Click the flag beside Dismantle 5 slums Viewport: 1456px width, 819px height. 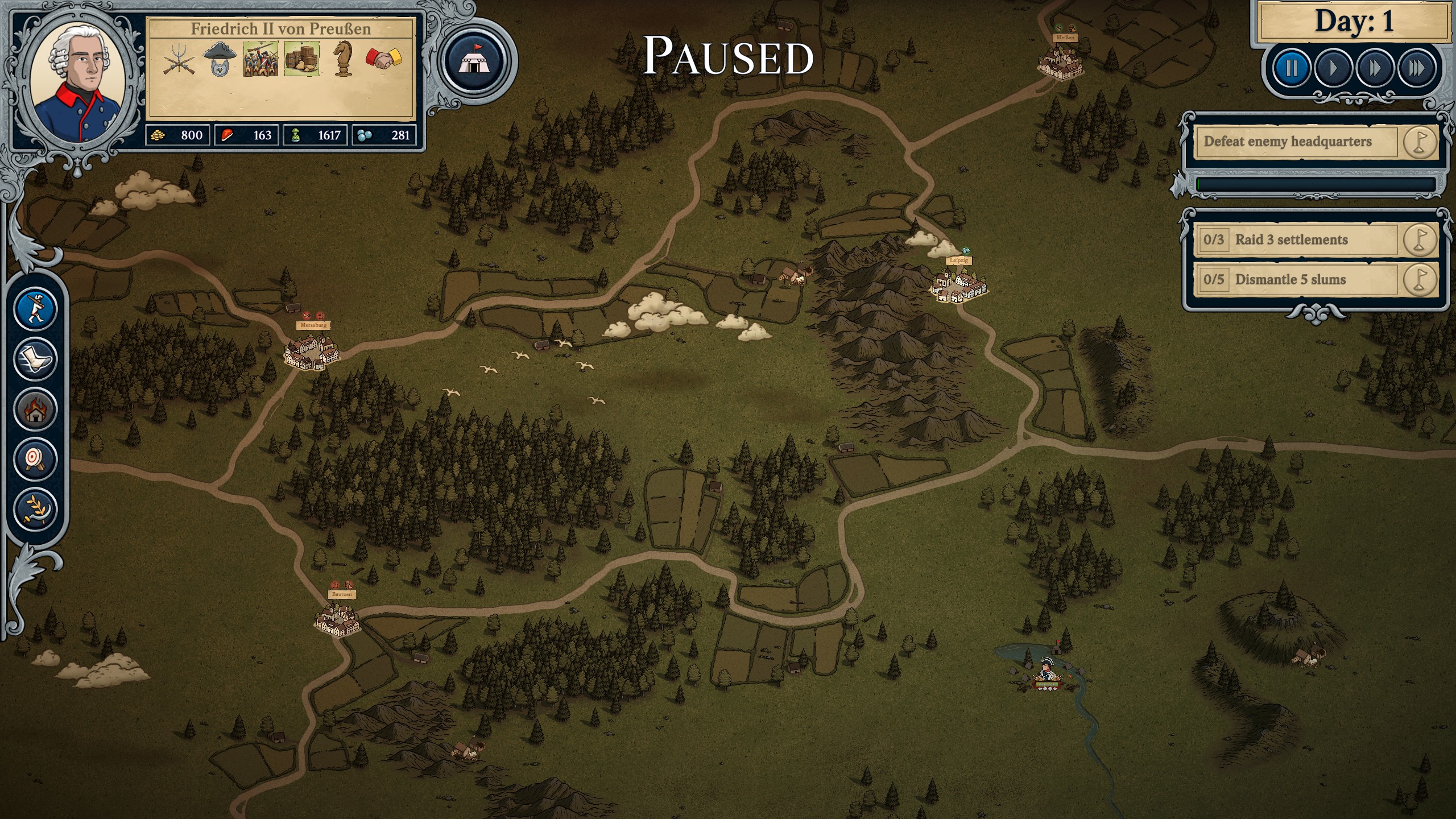[1420, 280]
